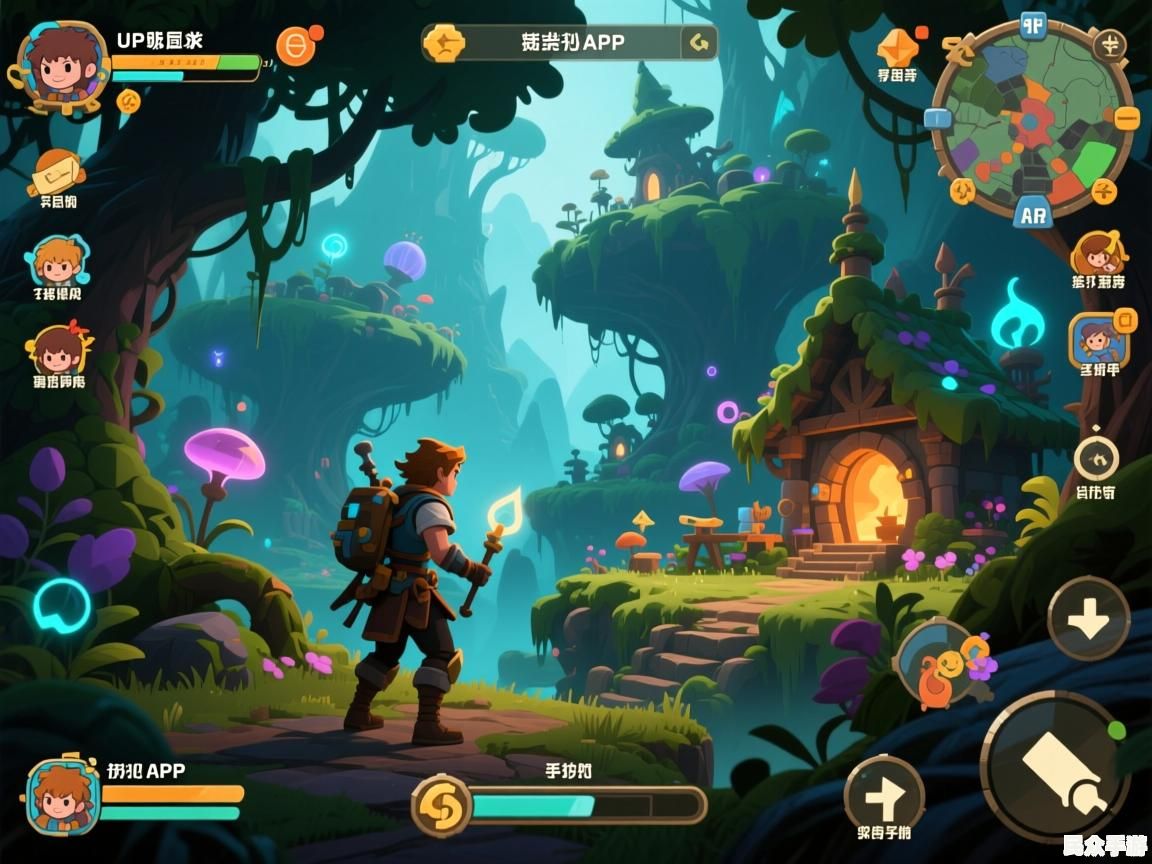
Task: Click the orange minus button on the minimap
Action: click(1127, 118)
